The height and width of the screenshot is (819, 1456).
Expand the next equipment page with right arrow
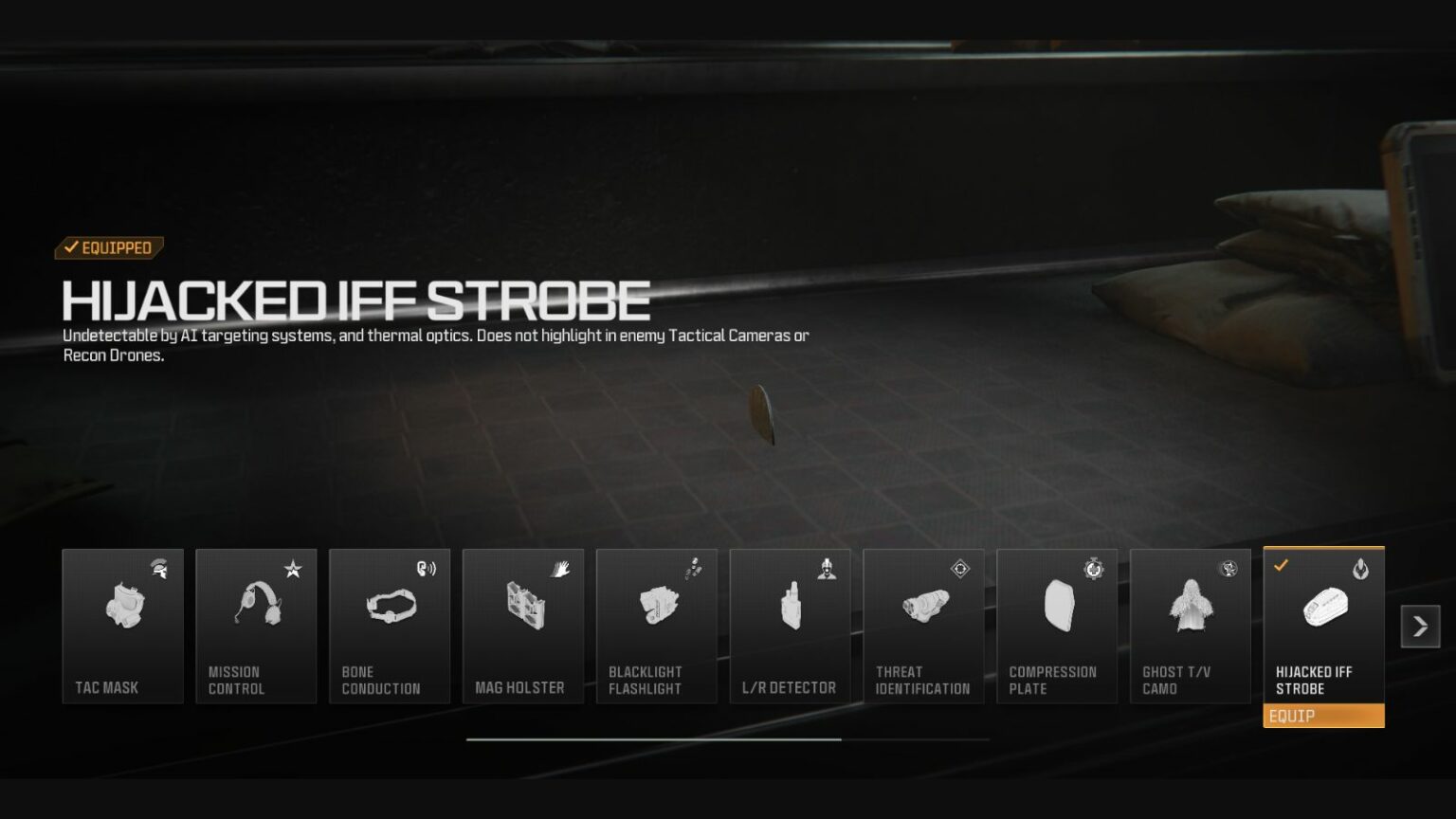(x=1419, y=626)
